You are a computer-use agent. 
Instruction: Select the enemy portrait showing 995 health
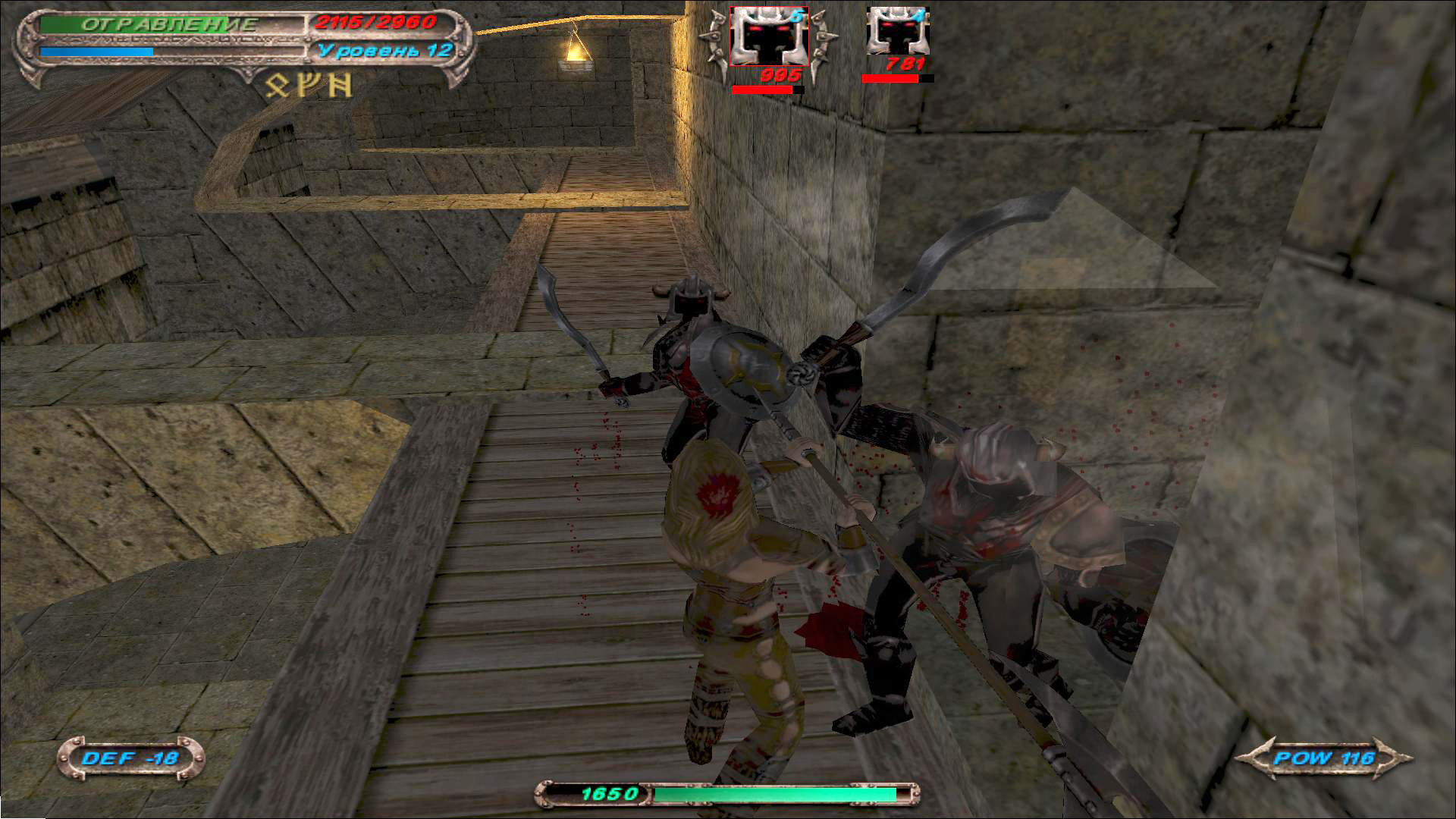pos(768,36)
